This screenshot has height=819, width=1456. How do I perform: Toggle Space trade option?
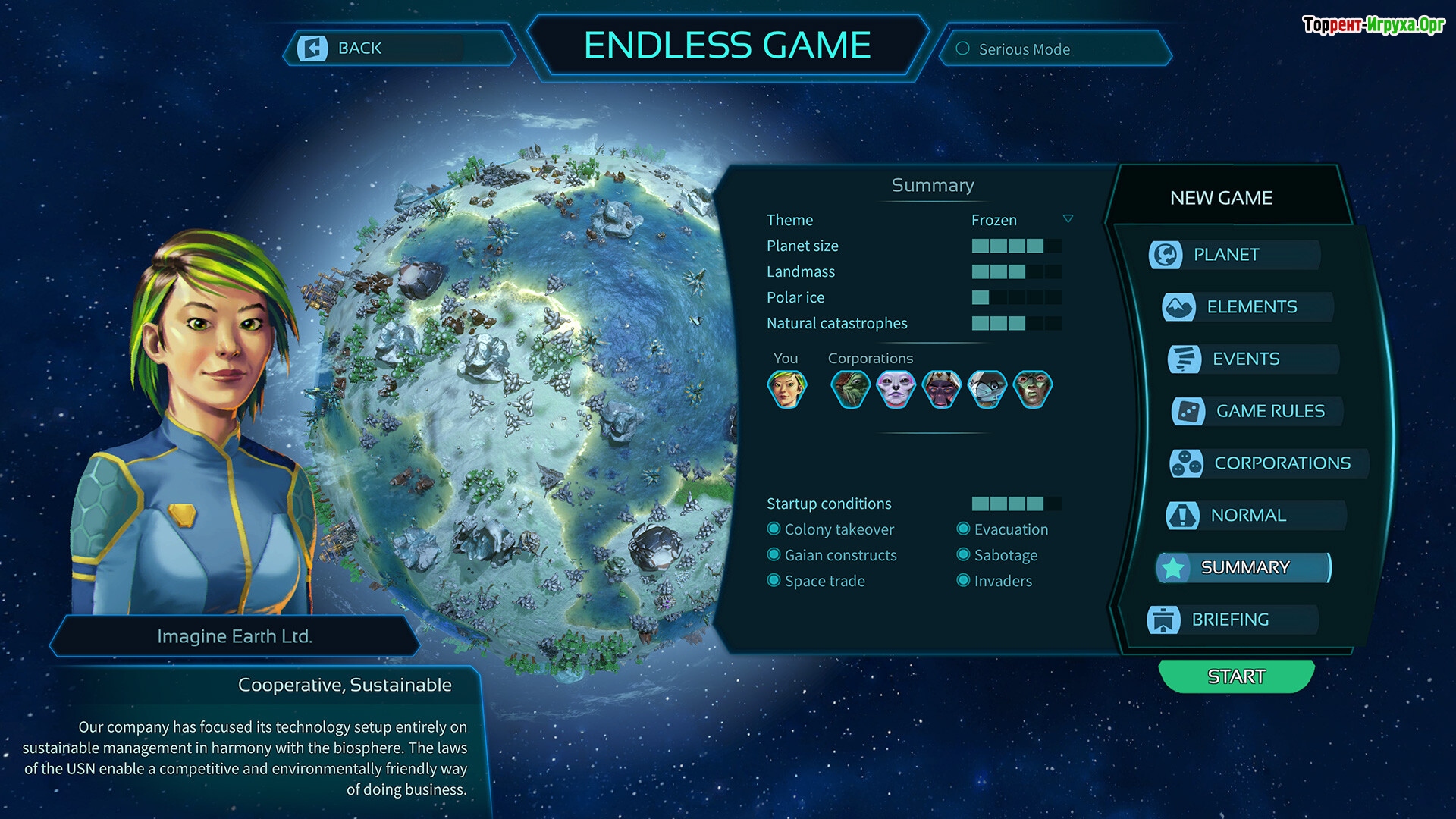pos(774,581)
